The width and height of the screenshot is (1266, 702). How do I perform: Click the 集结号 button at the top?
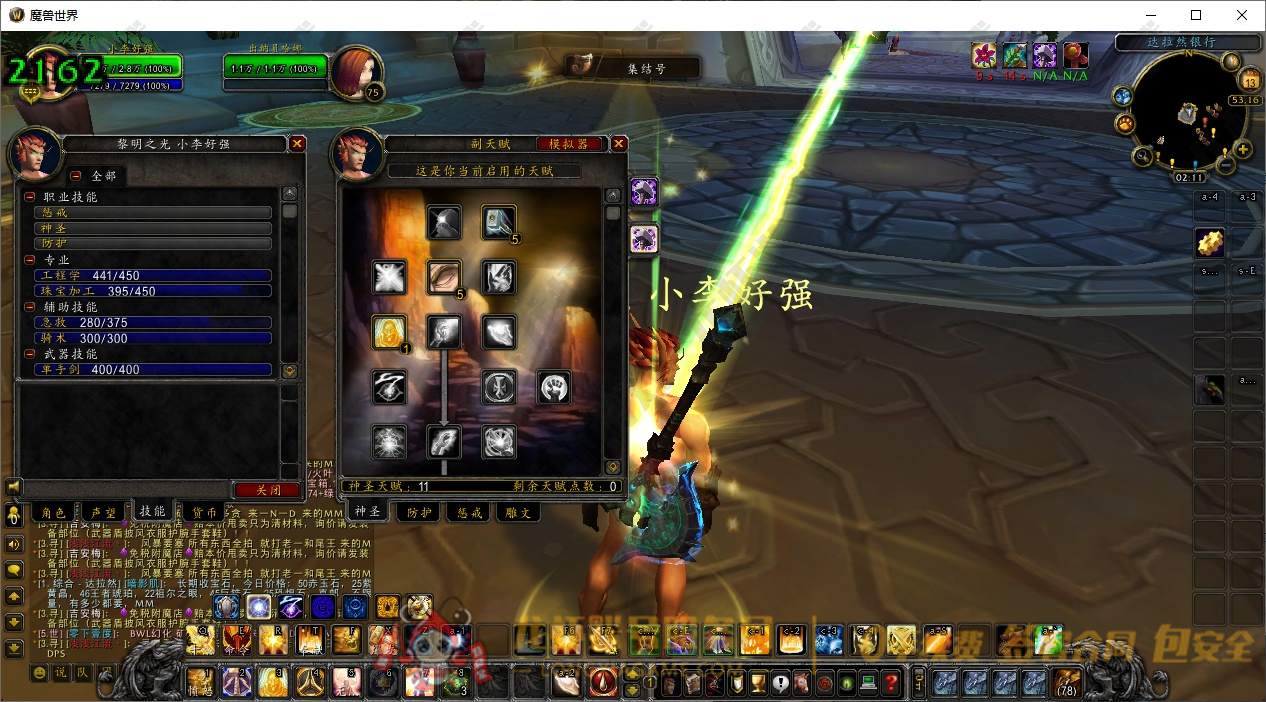click(x=644, y=69)
